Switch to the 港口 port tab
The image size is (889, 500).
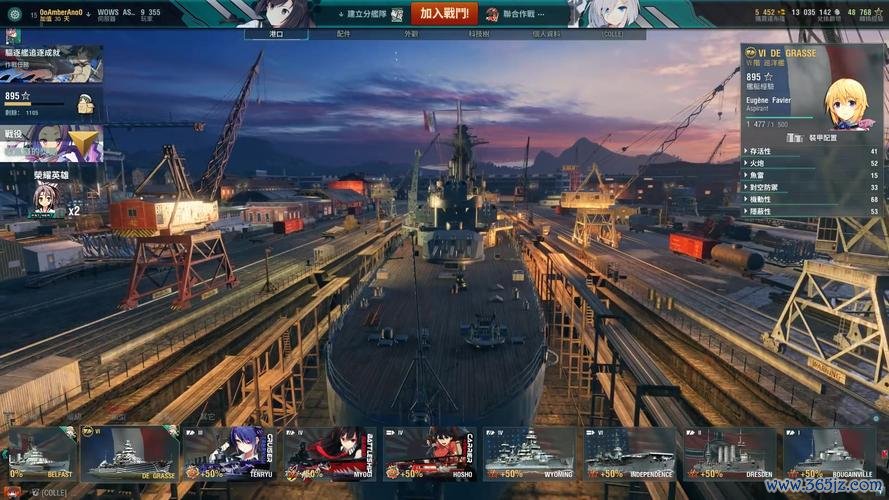pos(276,34)
